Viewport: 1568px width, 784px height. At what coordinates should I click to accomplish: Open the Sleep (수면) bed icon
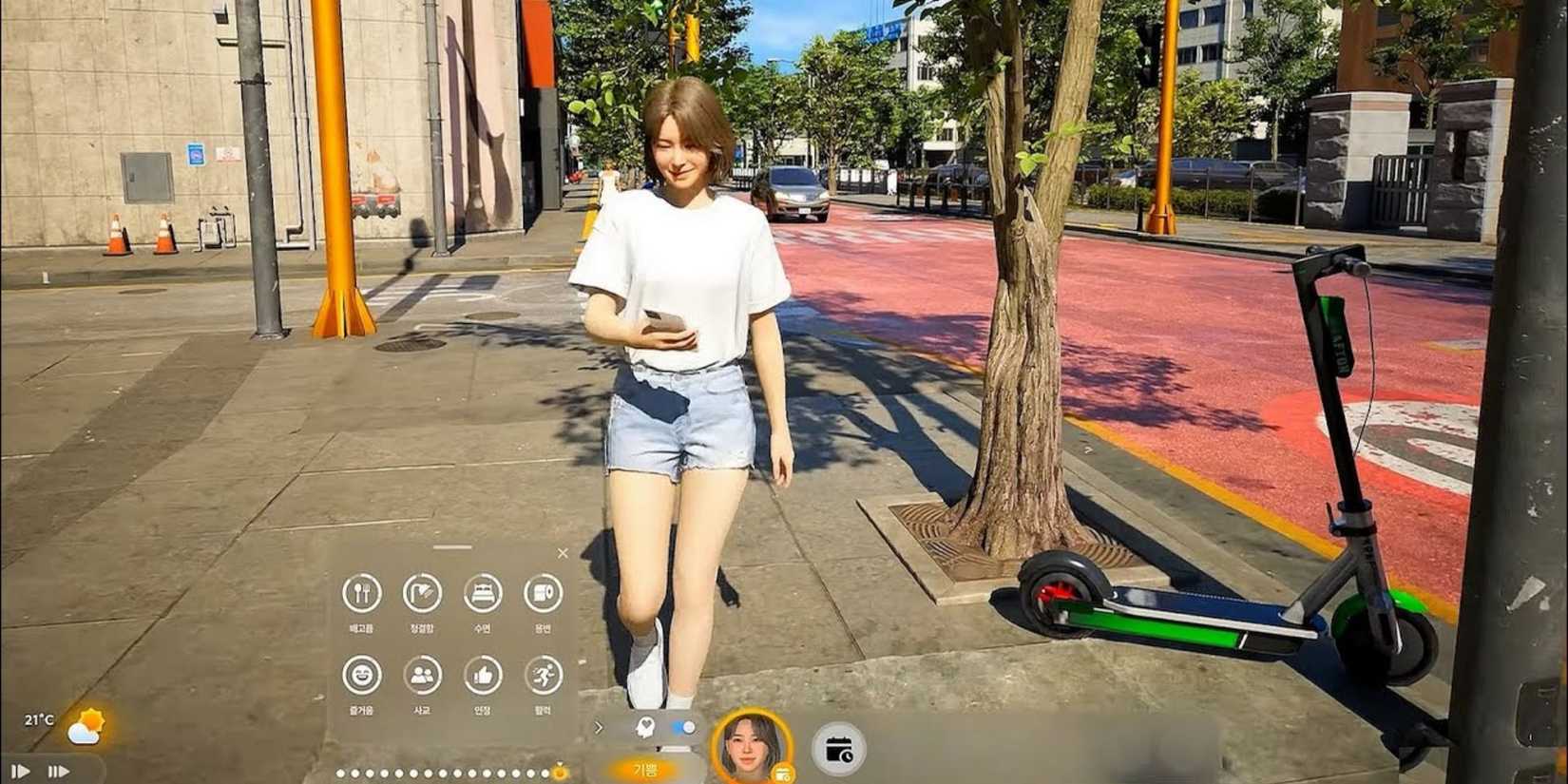(x=482, y=593)
